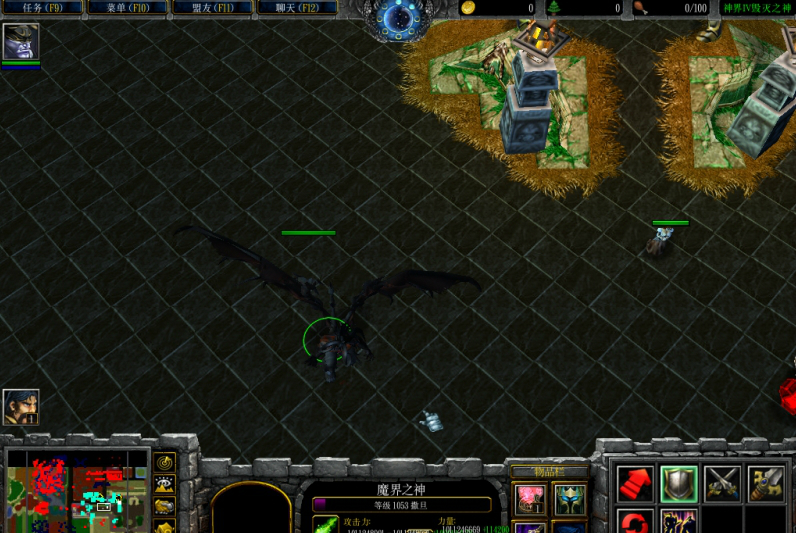
Task: Click the red circular arrows Patrol command
Action: tap(634, 522)
